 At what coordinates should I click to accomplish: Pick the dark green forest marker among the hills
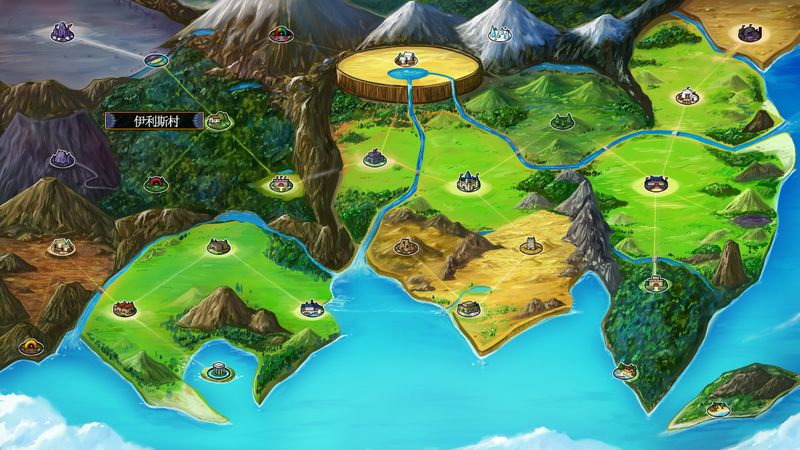pos(561,123)
